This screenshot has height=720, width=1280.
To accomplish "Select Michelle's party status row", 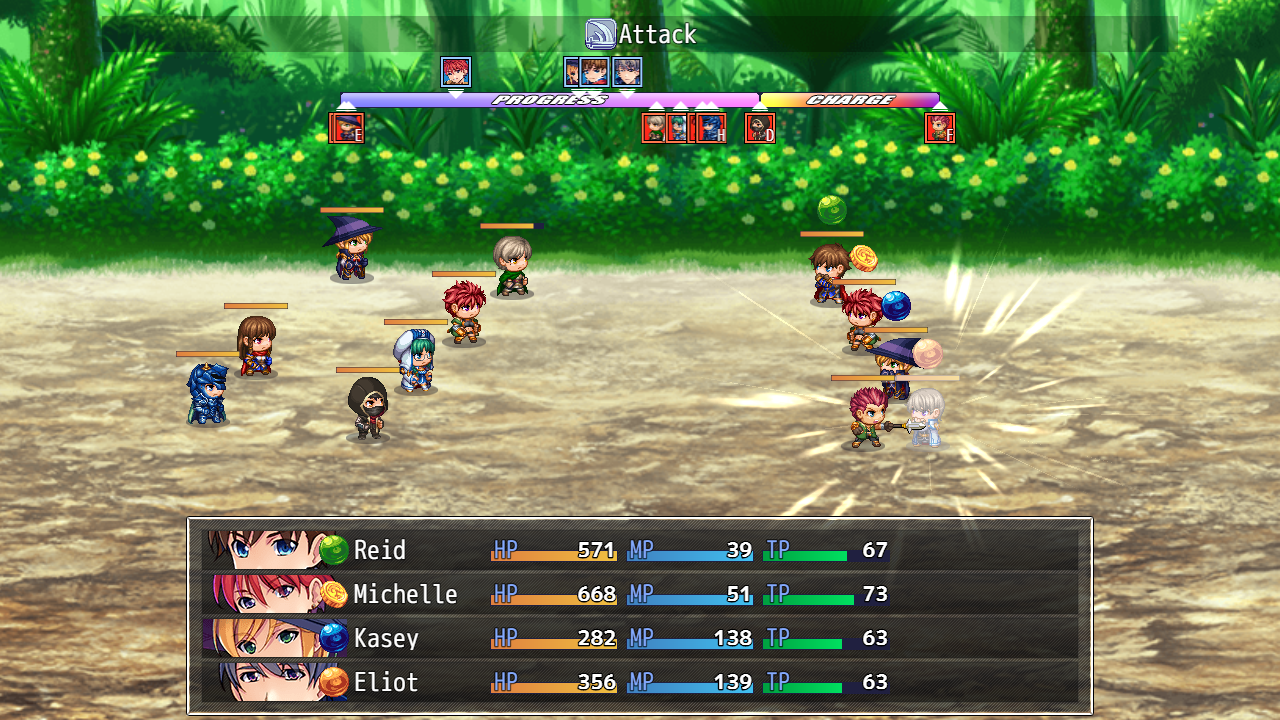I will [x=640, y=594].
